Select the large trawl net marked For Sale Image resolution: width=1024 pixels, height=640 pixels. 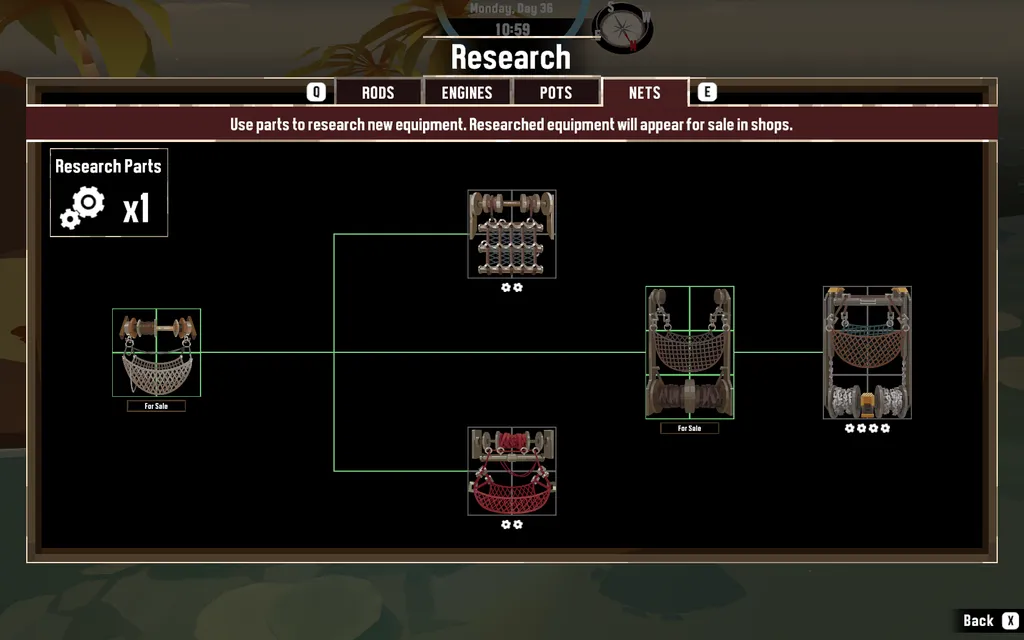[689, 352]
